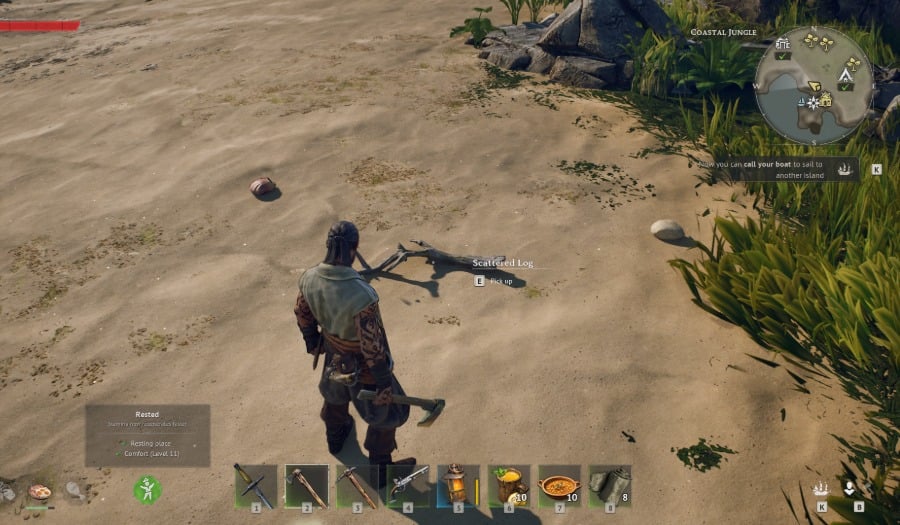Select the sword in hotbar slot 1
900x525 pixels.
(x=255, y=486)
